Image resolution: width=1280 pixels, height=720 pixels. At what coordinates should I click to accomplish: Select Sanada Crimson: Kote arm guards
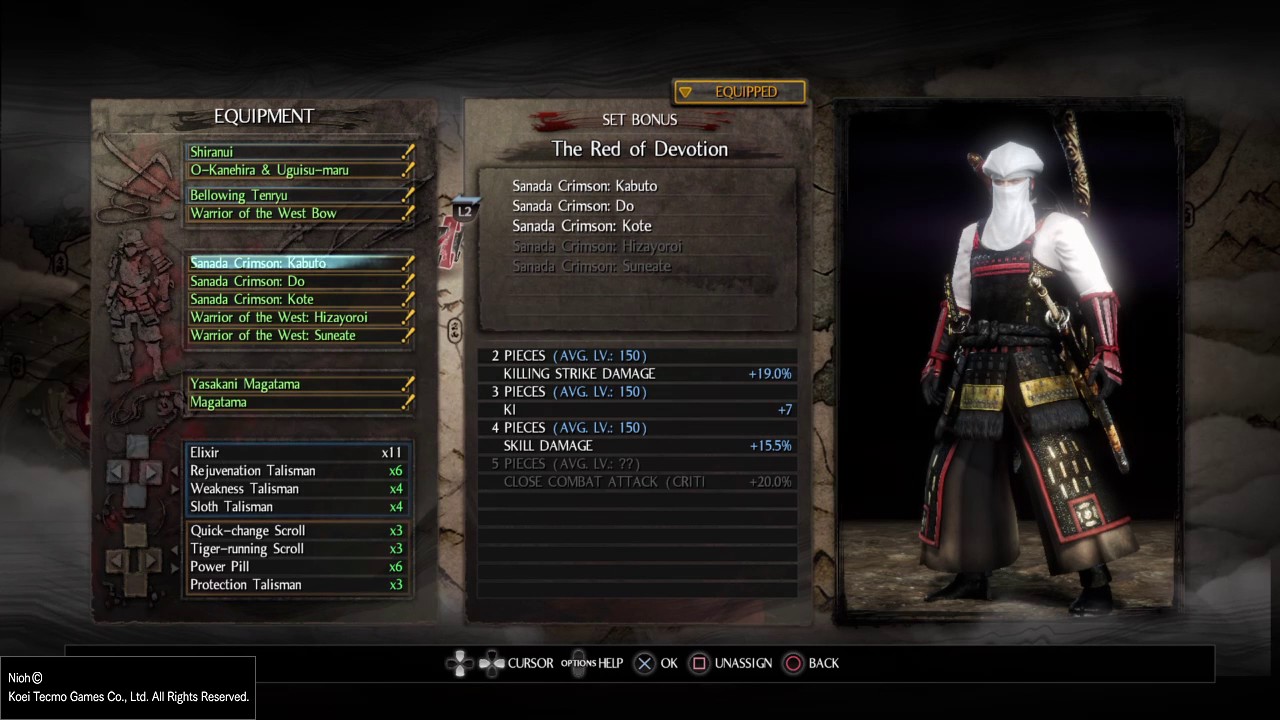click(x=298, y=299)
